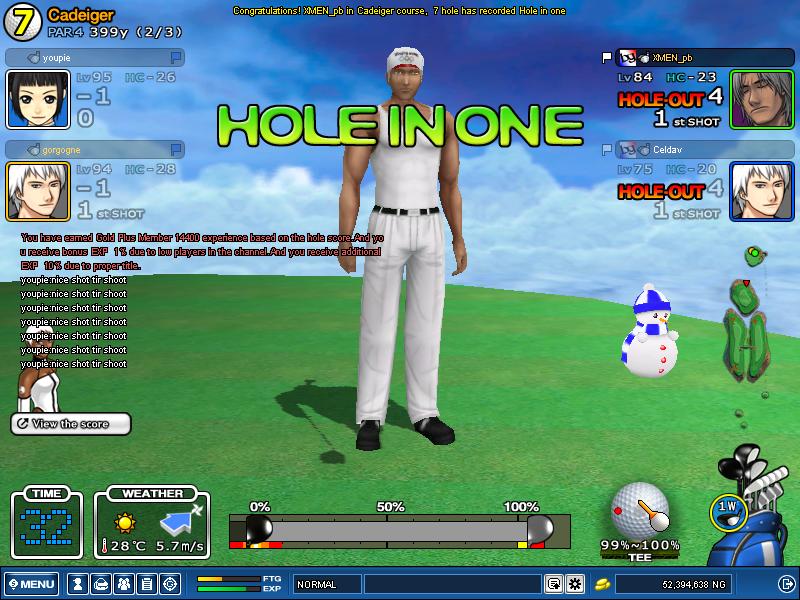Open the clipboard toolbar icon
This screenshot has height=600, width=800.
pos(146,584)
